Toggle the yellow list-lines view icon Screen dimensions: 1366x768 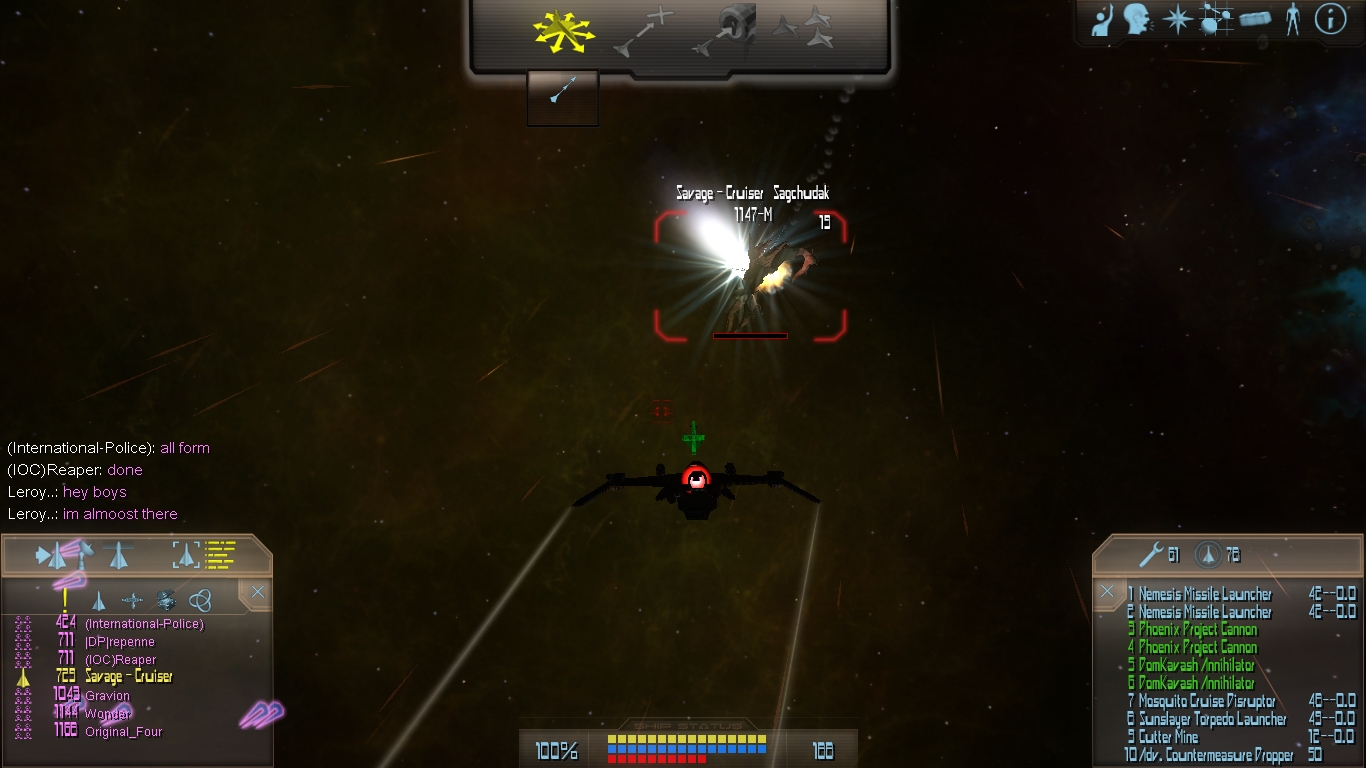[x=221, y=554]
